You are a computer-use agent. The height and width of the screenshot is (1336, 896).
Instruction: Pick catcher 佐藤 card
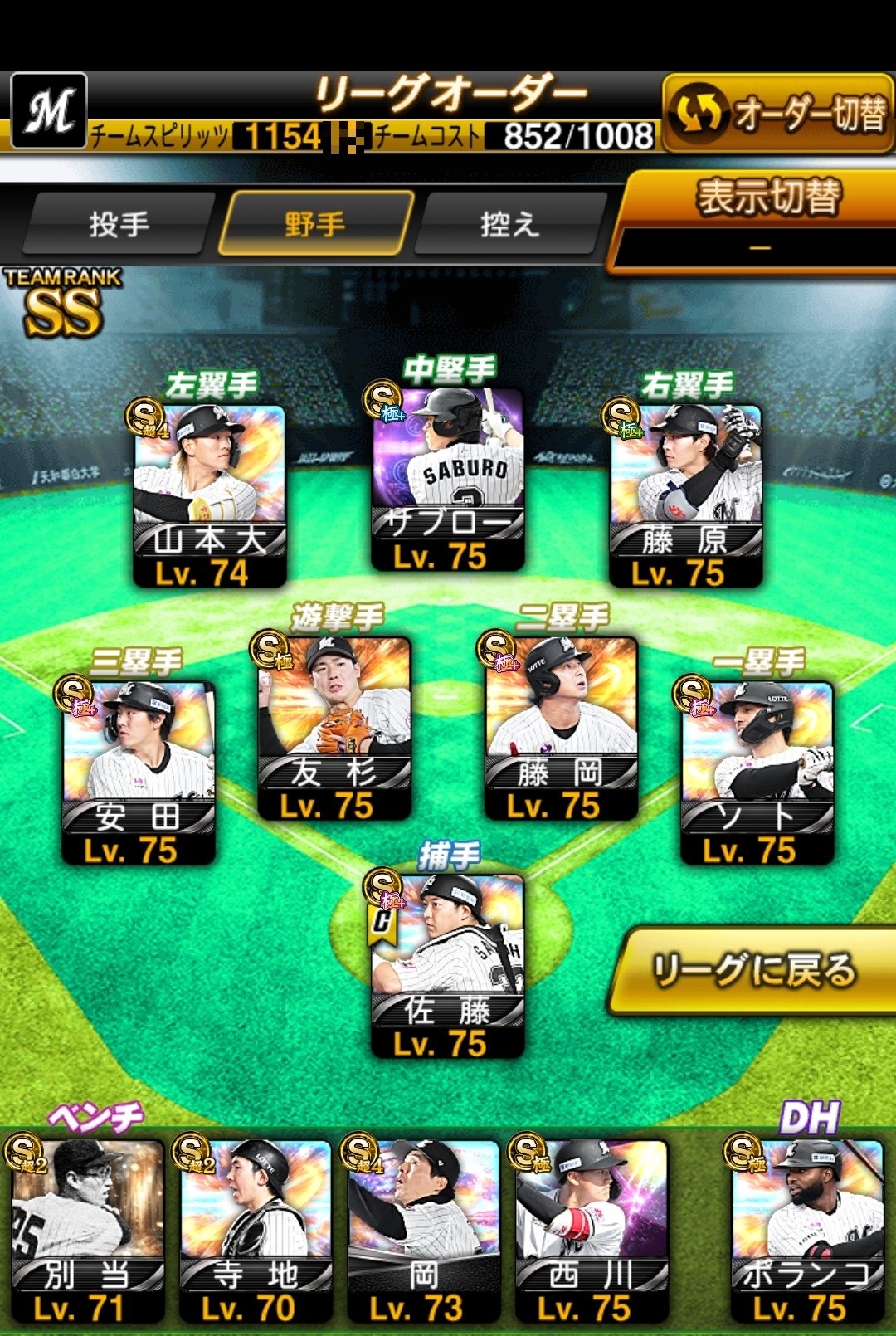pyautogui.click(x=448, y=964)
